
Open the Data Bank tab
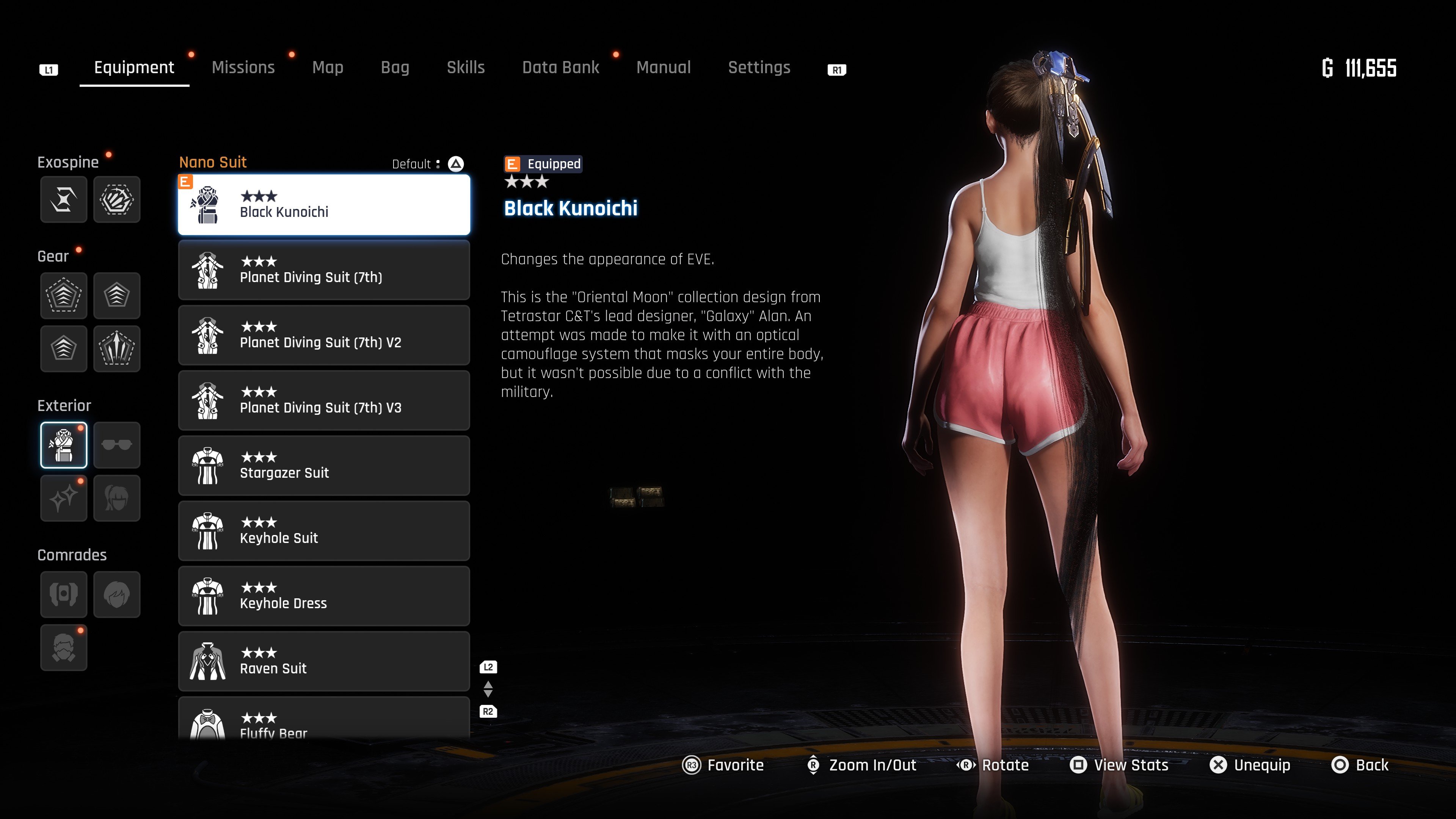tap(560, 67)
